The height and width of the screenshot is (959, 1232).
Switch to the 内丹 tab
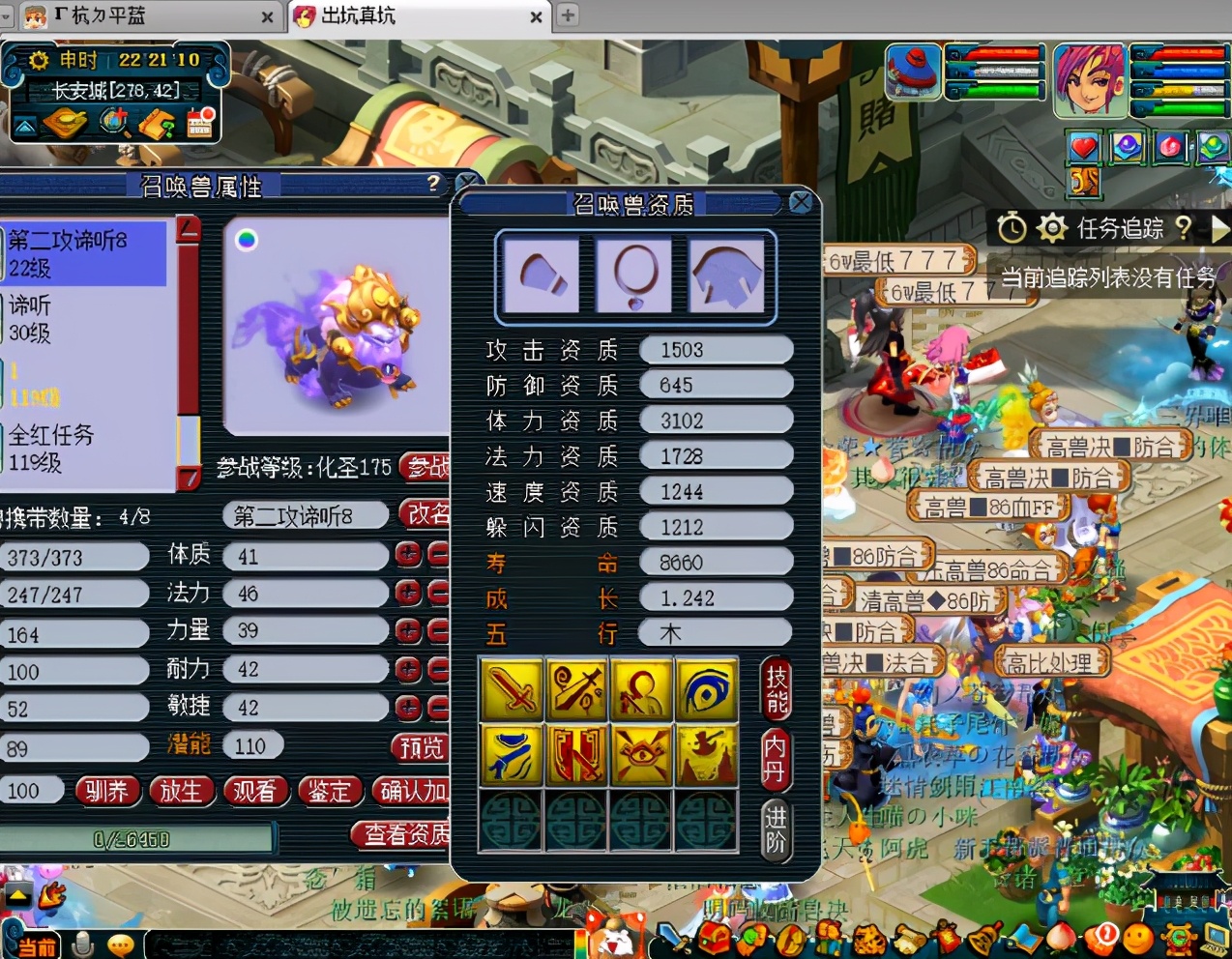coord(776,760)
